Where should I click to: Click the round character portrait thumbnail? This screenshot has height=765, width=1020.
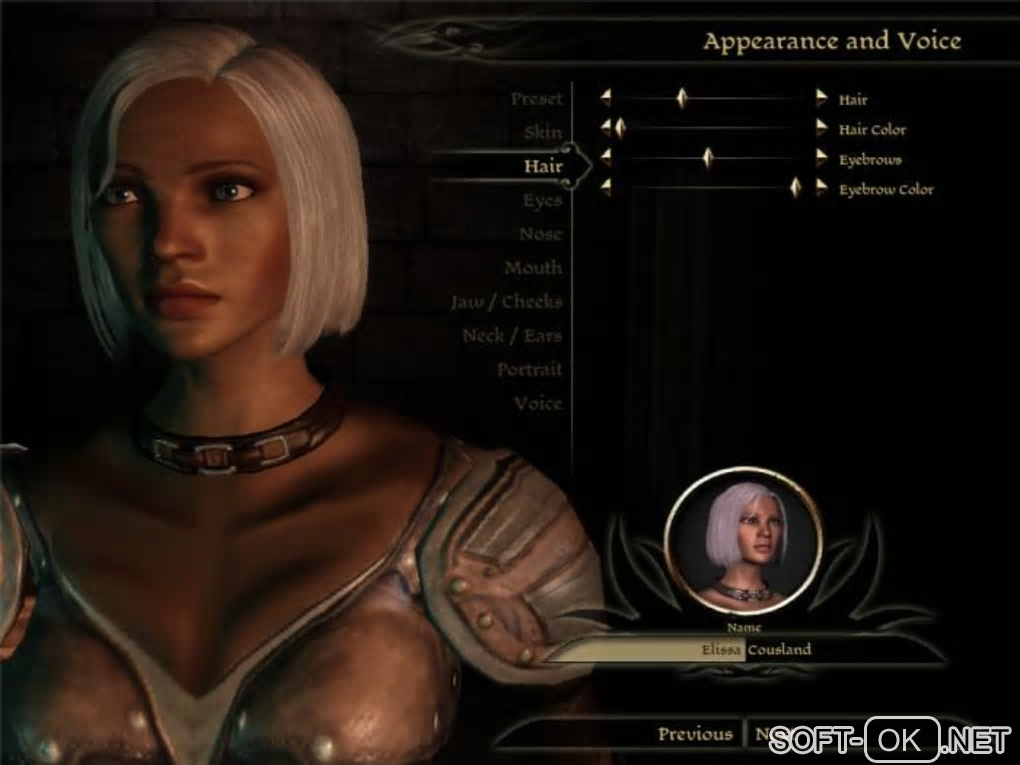pos(743,540)
